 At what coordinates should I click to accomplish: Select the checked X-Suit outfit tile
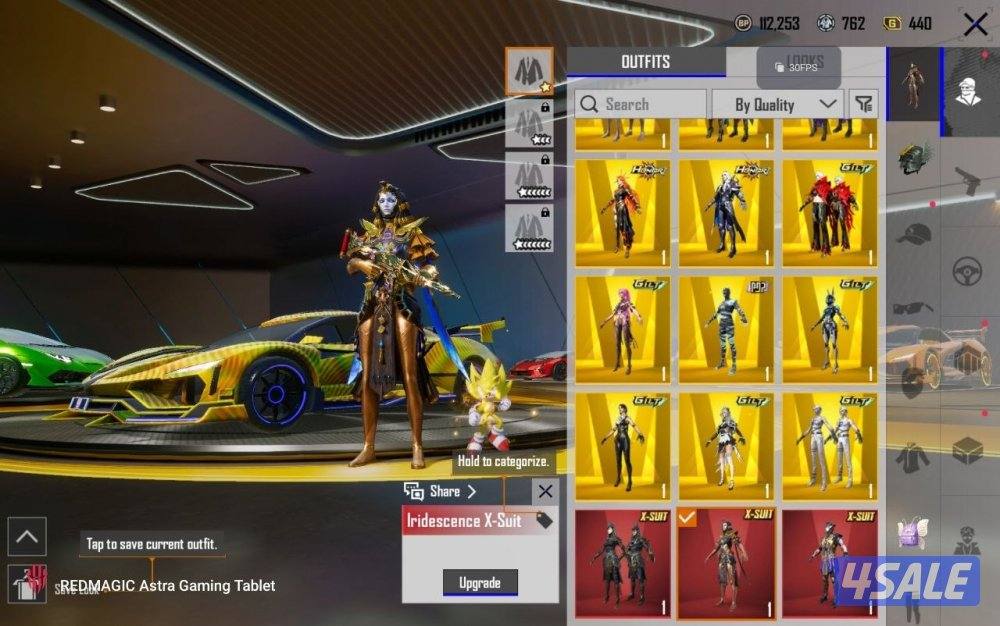[x=726, y=563]
